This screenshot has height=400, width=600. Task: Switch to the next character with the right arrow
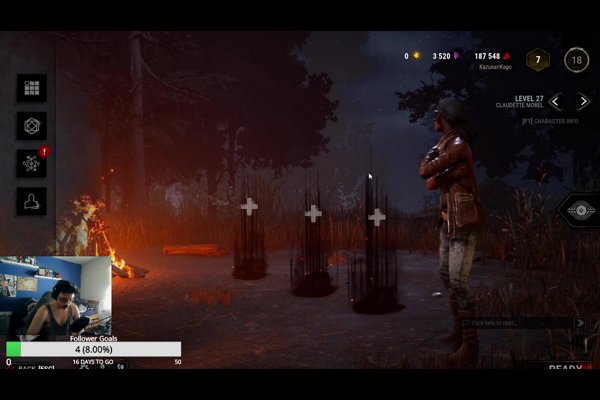tap(582, 101)
